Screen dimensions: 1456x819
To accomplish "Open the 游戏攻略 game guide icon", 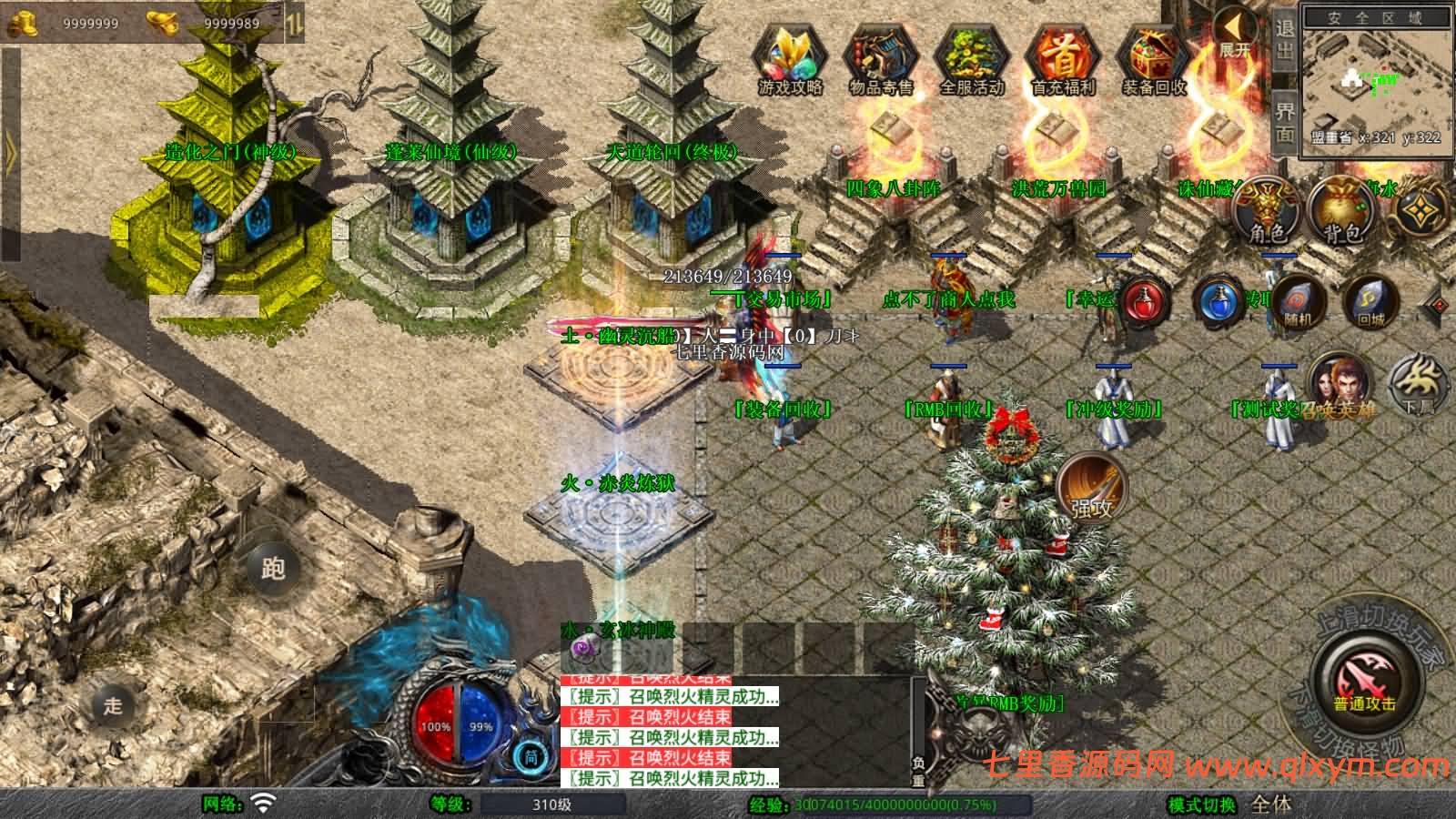I will [790, 60].
